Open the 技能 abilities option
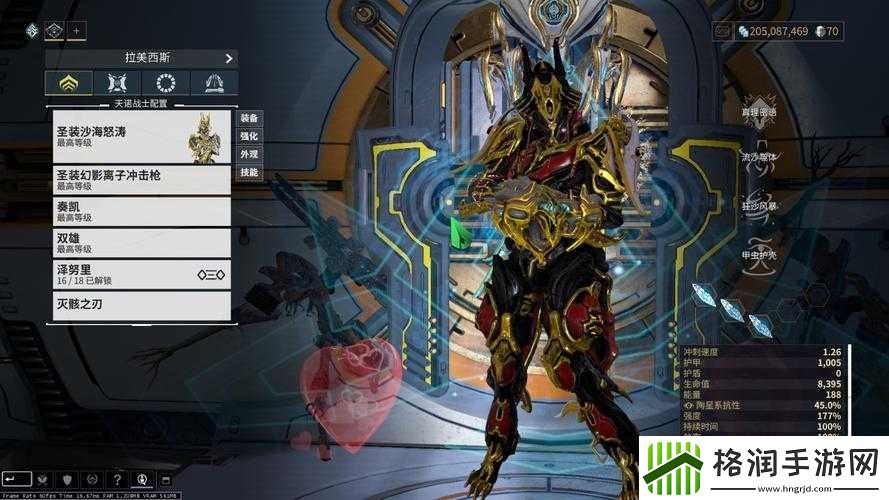Viewport: 889px width, 500px height. tap(249, 172)
